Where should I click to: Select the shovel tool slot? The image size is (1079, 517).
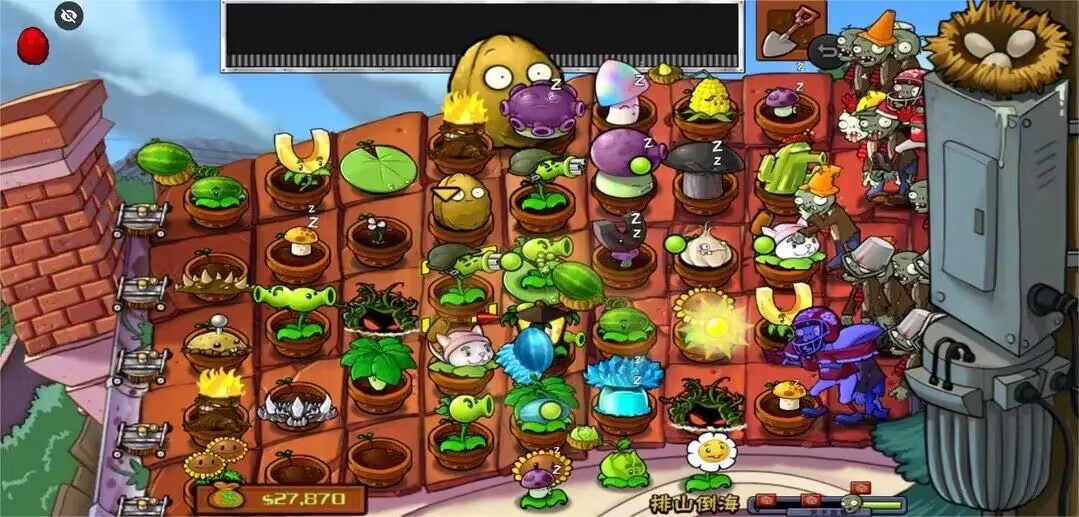tap(789, 32)
